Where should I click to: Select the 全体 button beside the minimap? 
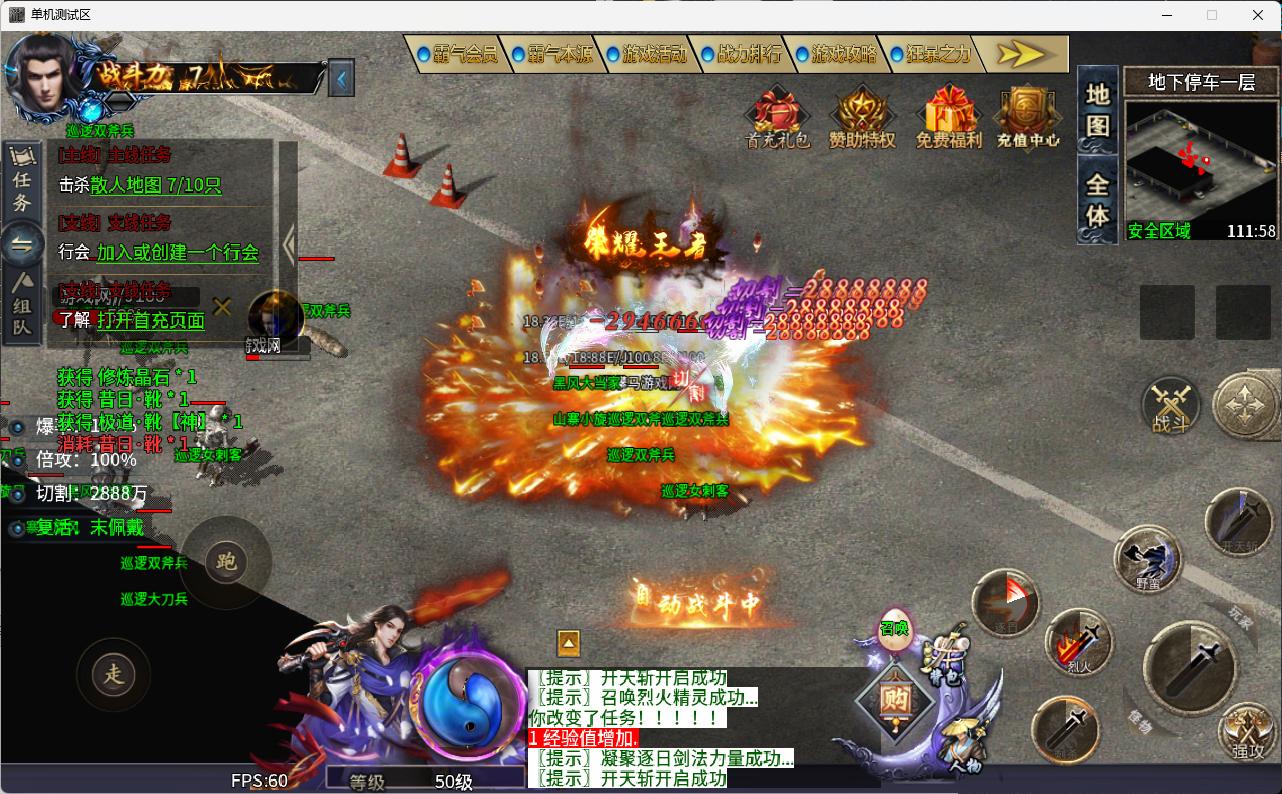1098,200
